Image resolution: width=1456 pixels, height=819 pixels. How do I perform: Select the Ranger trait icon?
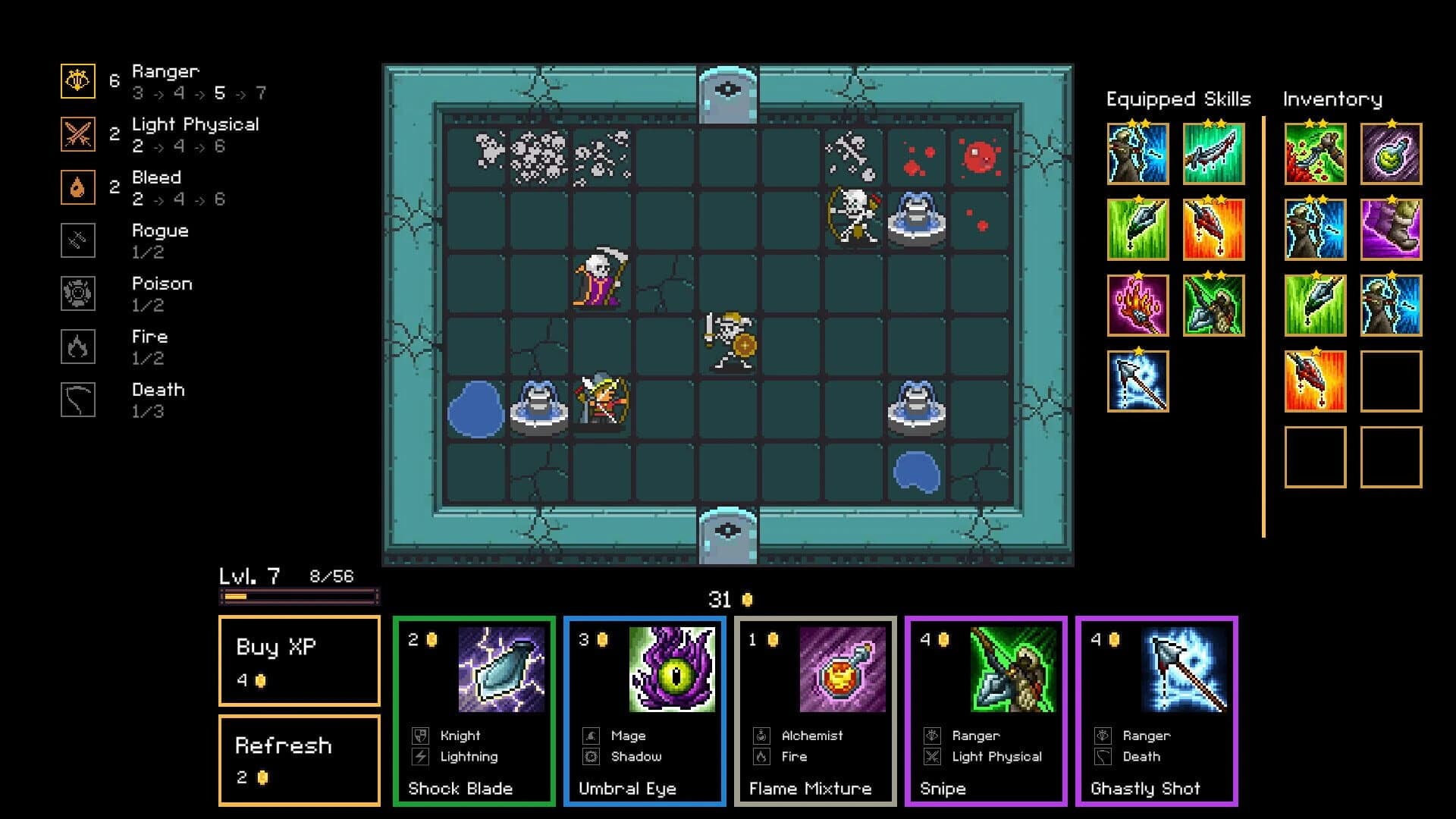point(77,80)
